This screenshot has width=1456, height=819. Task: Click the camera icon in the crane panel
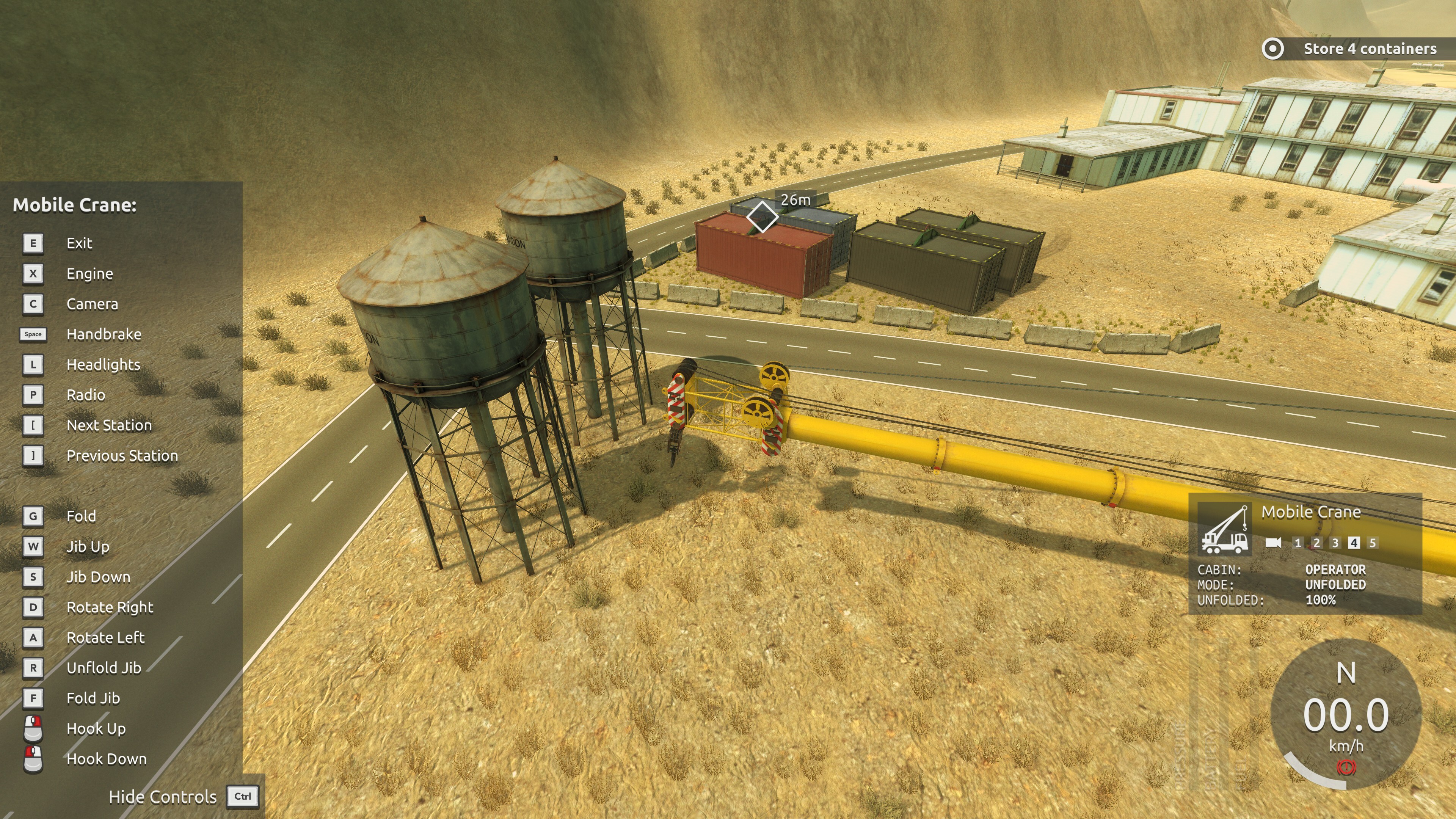(1274, 543)
